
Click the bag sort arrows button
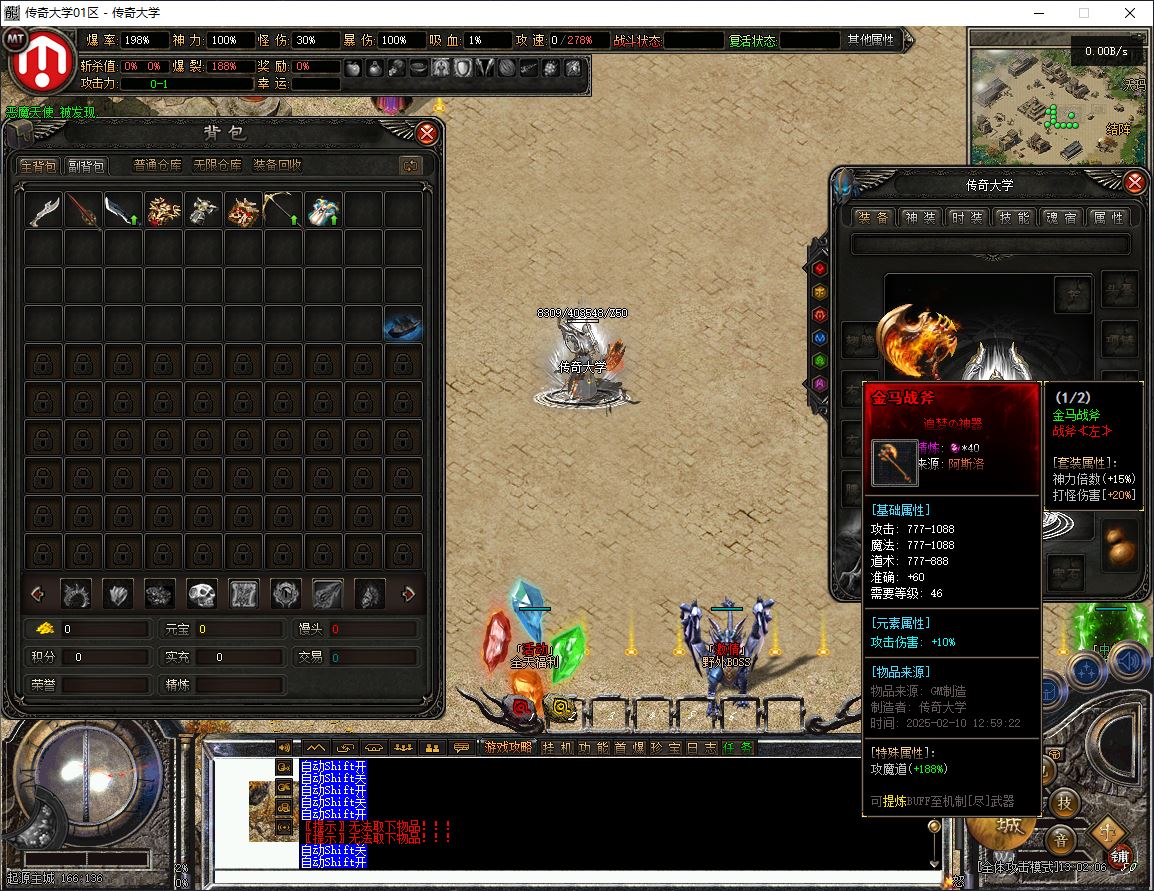[410, 166]
